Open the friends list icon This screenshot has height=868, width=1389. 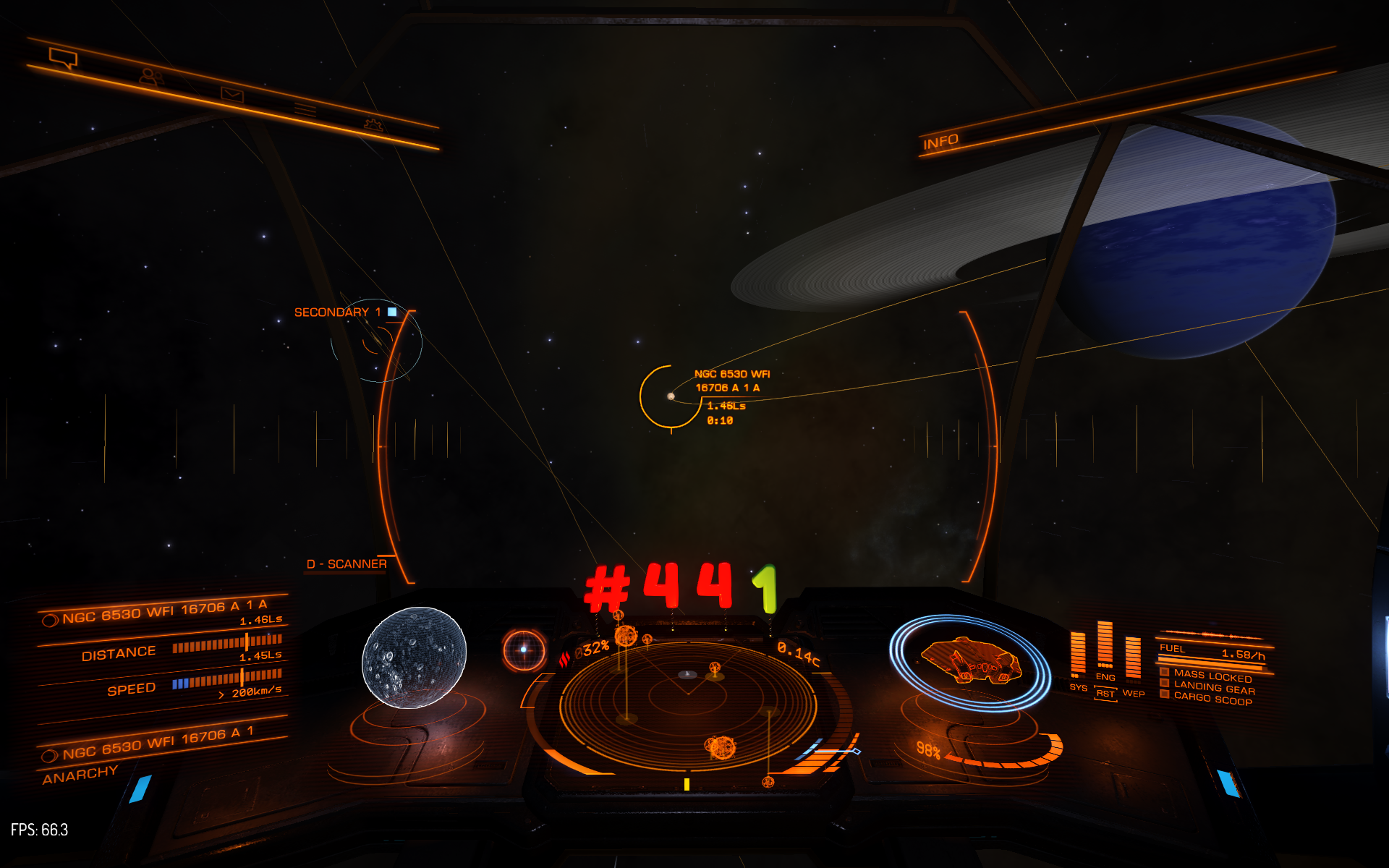pos(150,76)
